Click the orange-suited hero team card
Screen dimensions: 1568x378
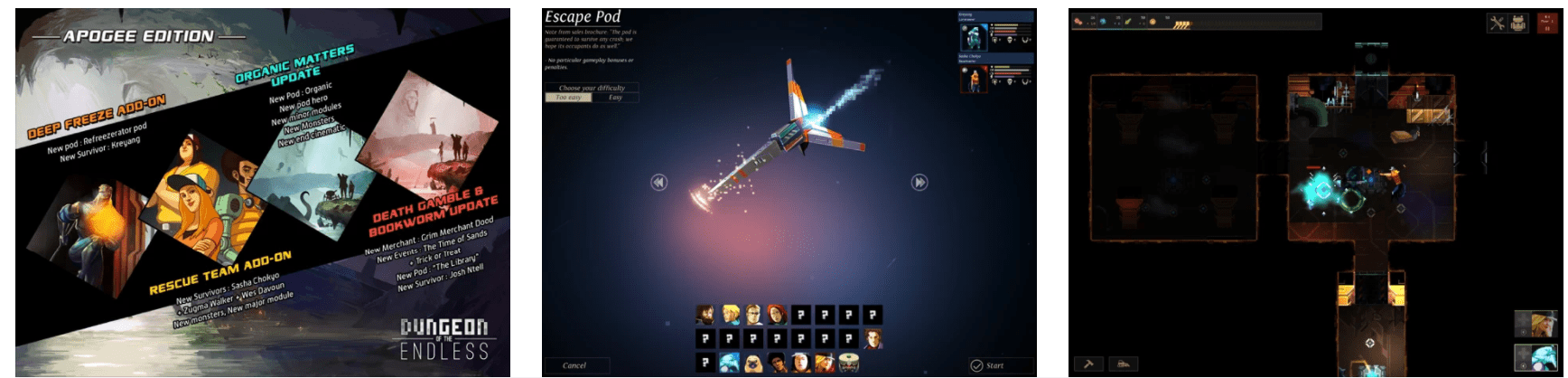(974, 79)
